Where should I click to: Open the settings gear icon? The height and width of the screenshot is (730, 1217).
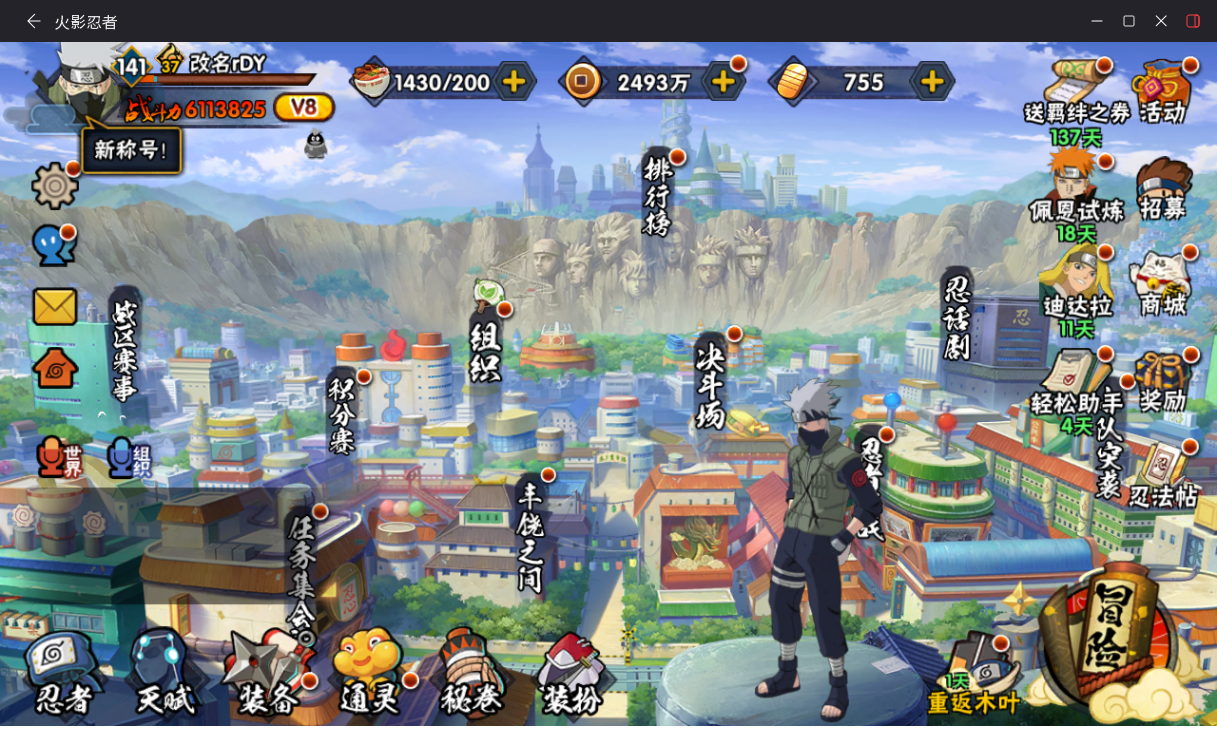pos(55,186)
